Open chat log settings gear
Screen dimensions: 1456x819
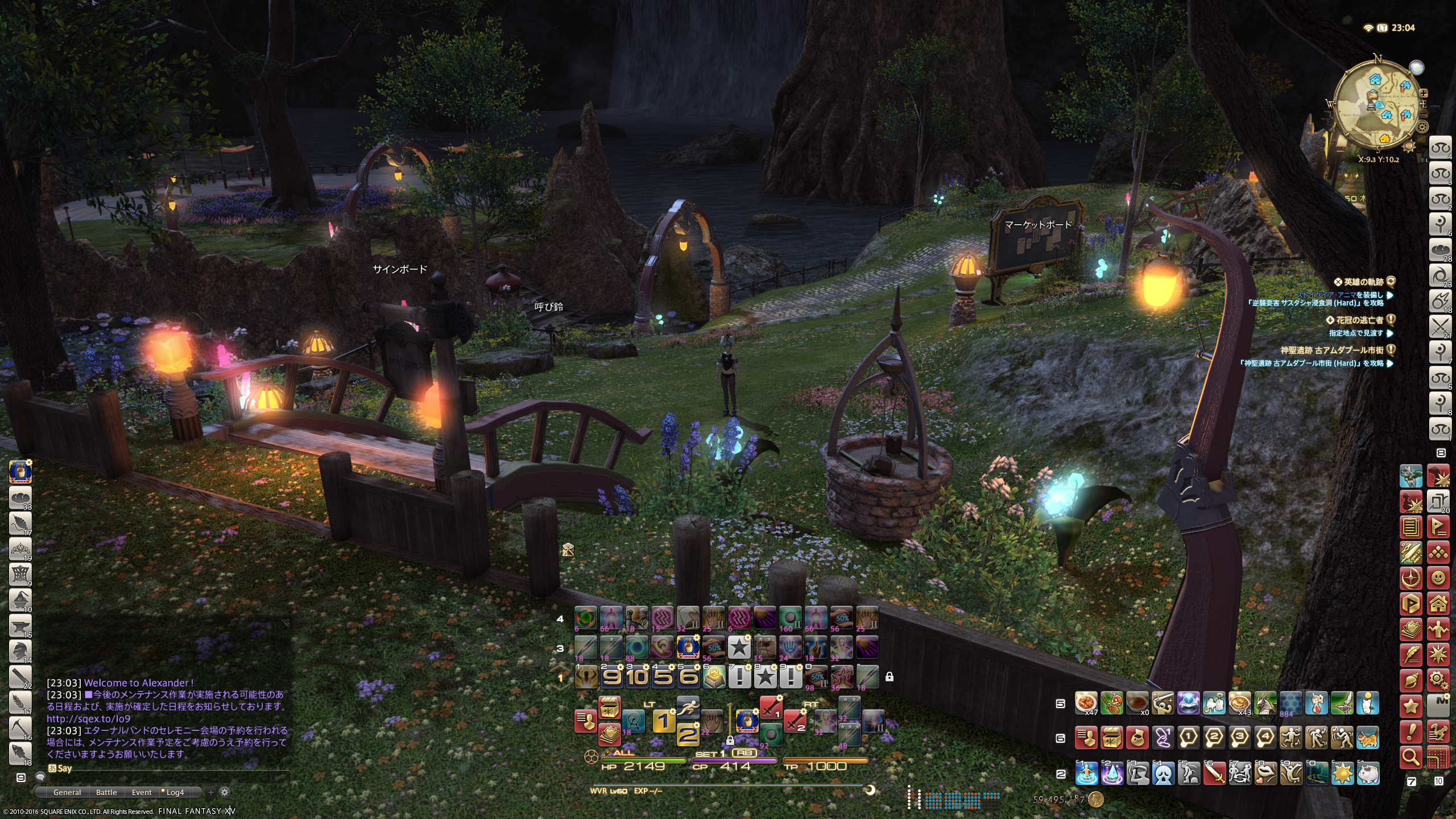225,792
